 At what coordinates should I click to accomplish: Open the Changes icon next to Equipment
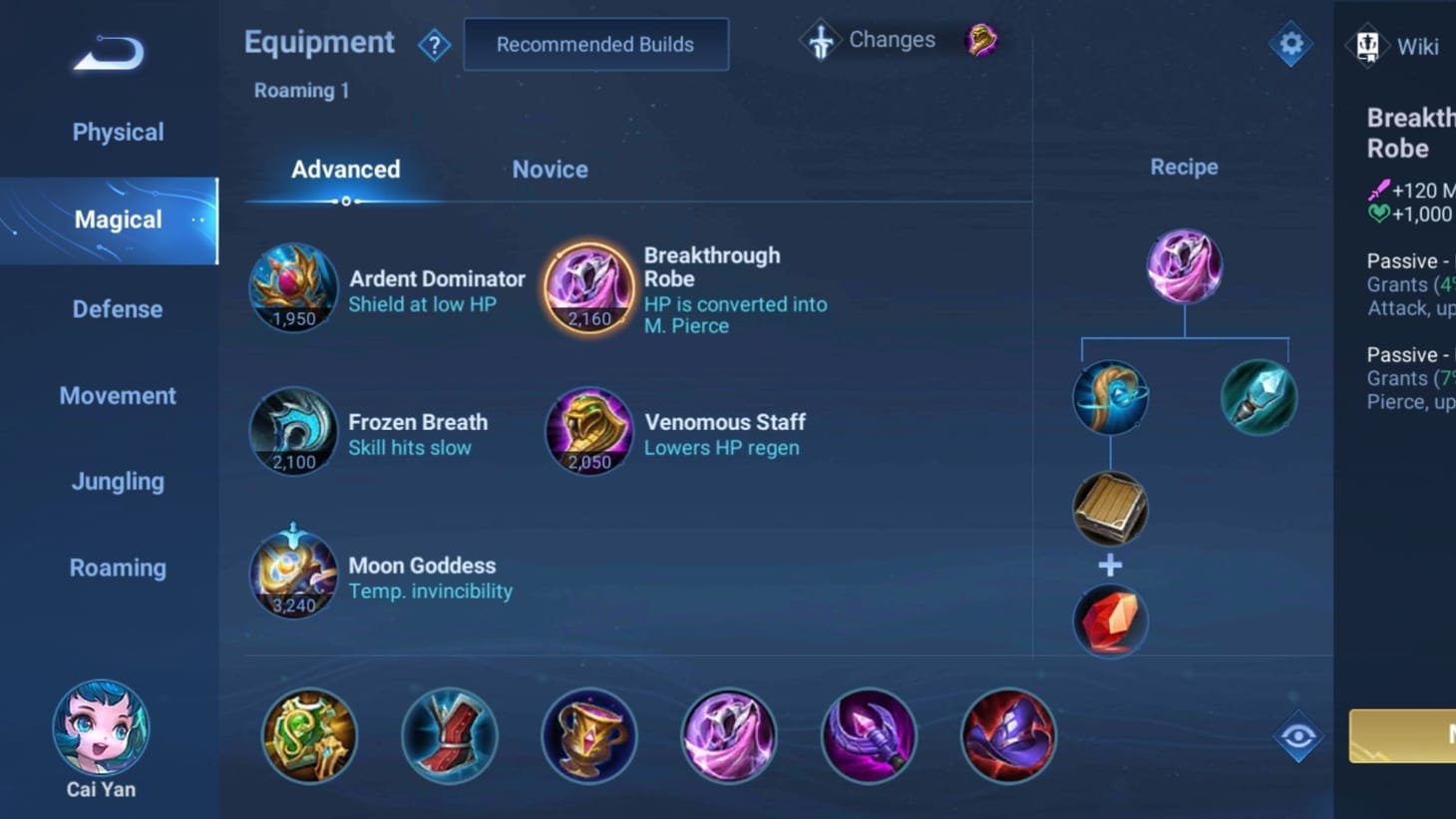click(820, 40)
